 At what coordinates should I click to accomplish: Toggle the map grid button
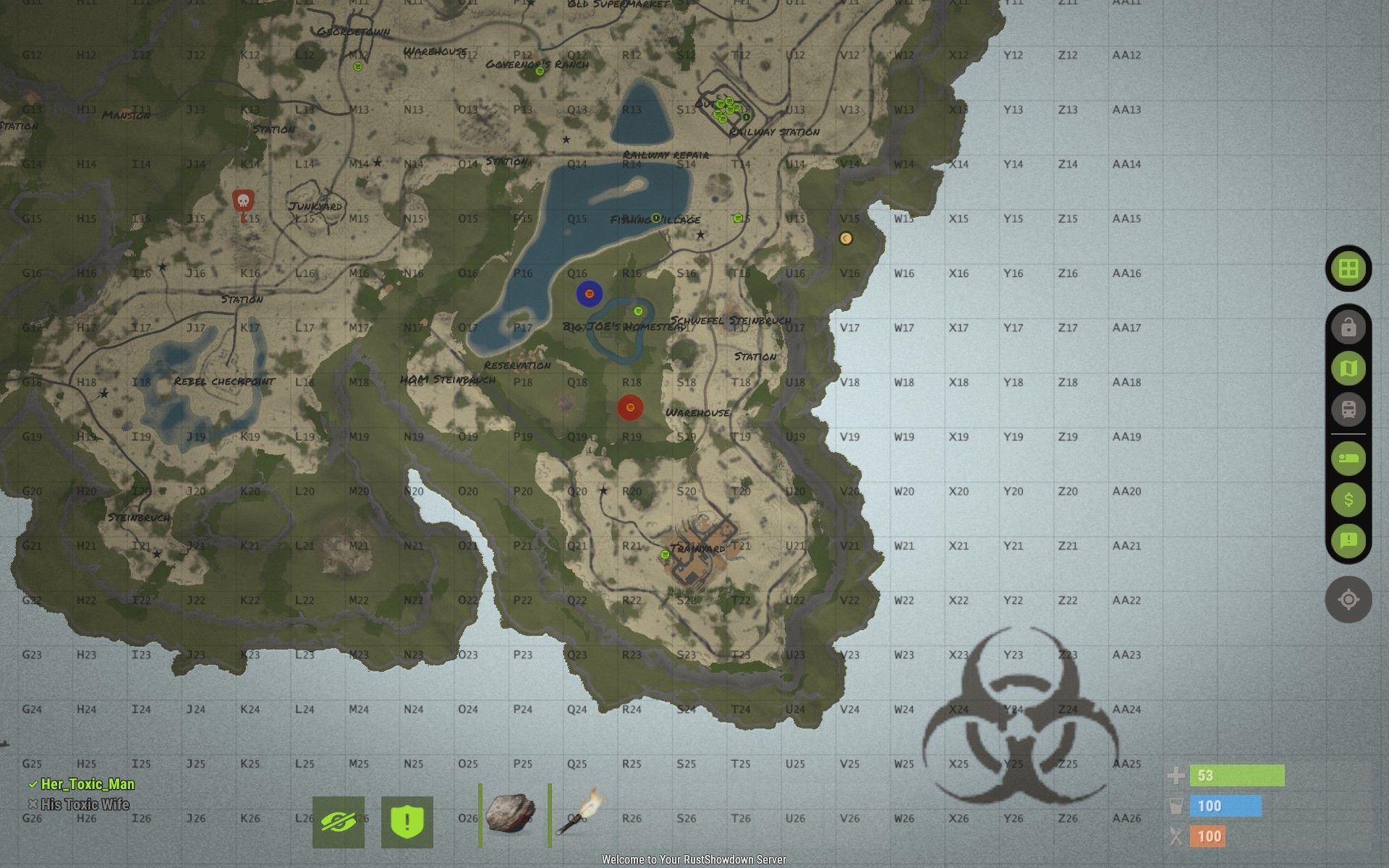[x=1348, y=269]
